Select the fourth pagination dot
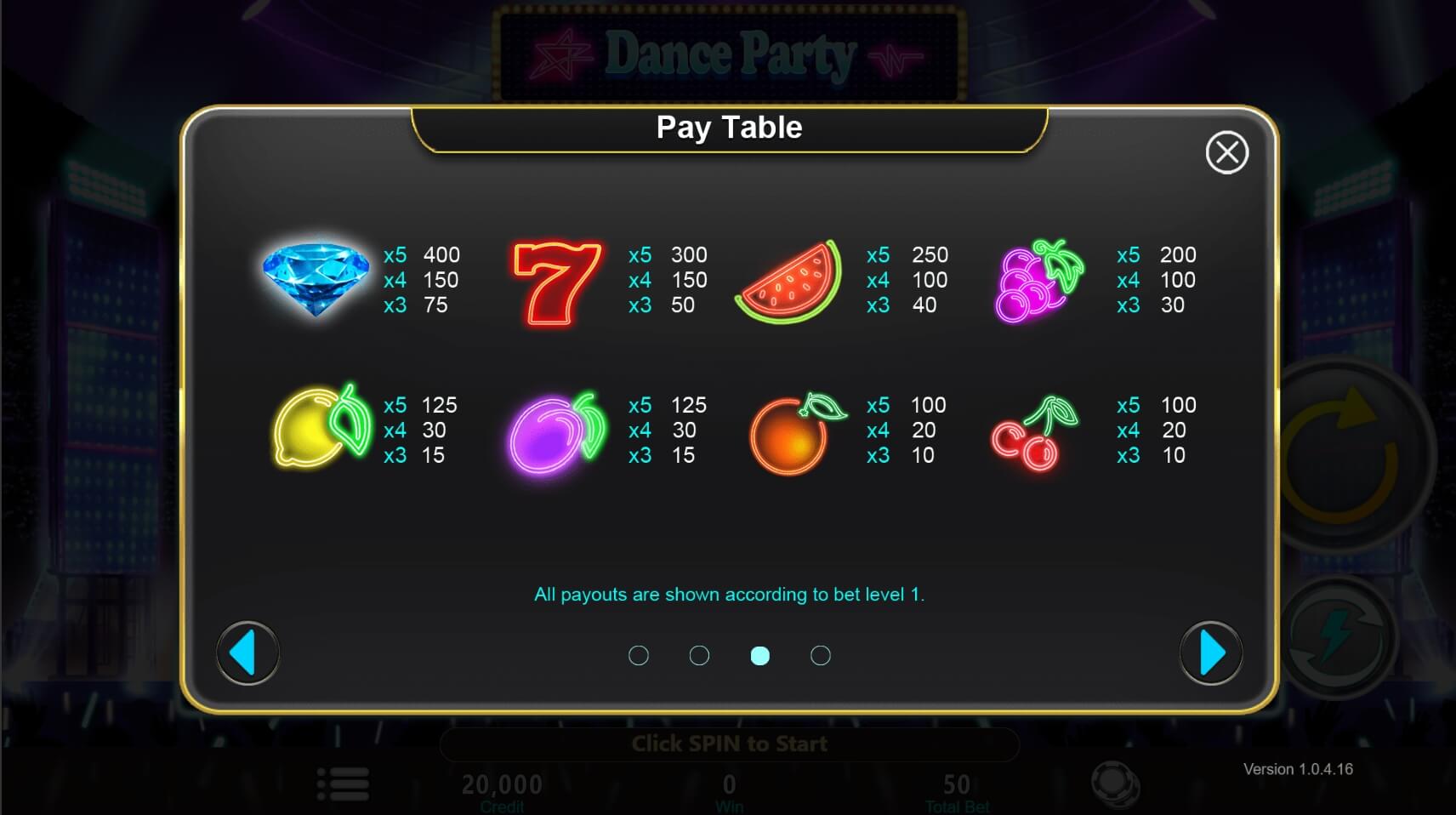The image size is (1456, 815). tap(821, 655)
